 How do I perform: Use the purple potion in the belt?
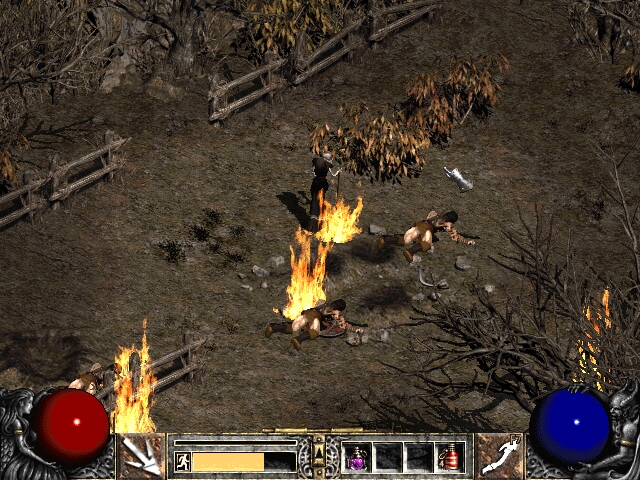tap(357, 459)
